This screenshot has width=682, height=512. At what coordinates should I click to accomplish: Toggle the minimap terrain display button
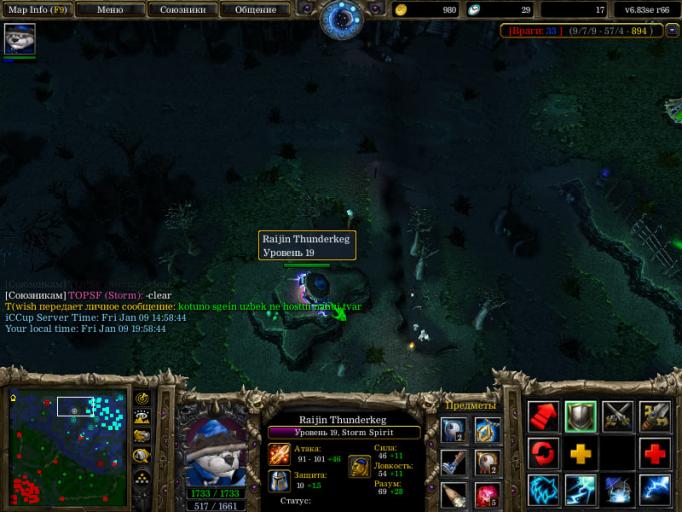point(142,417)
